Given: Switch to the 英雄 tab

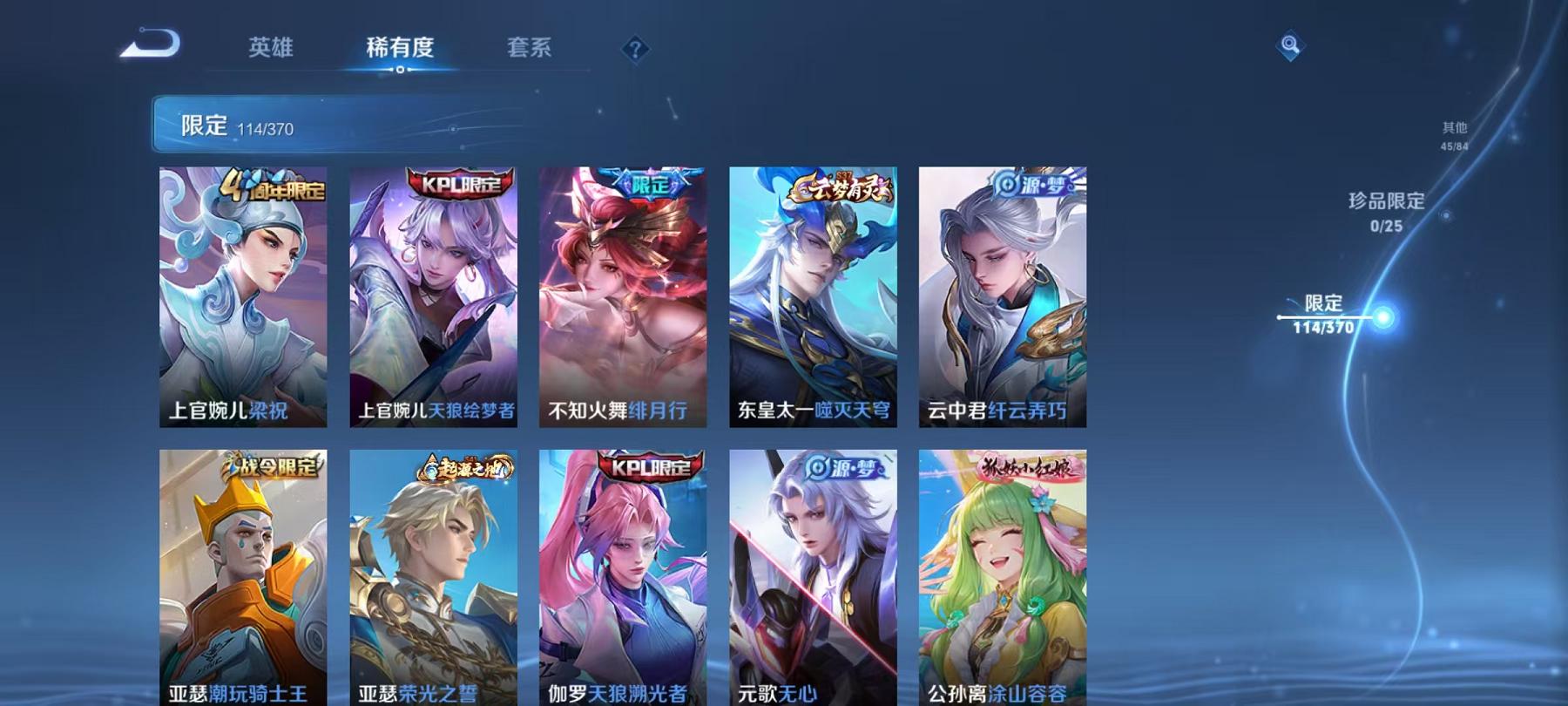Looking at the screenshot, I should tap(271, 48).
